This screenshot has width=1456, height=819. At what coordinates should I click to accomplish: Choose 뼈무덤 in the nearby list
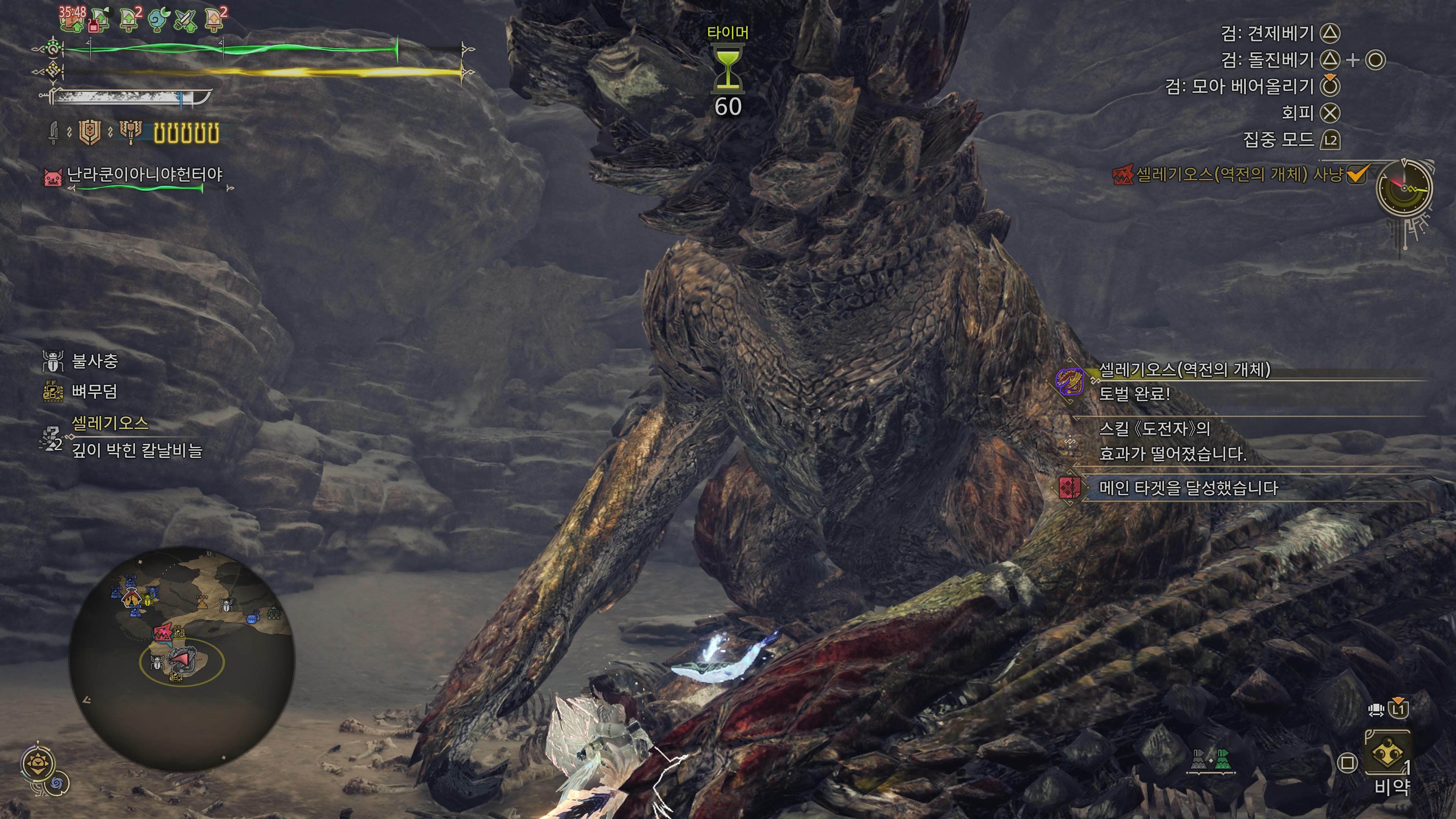tap(94, 391)
